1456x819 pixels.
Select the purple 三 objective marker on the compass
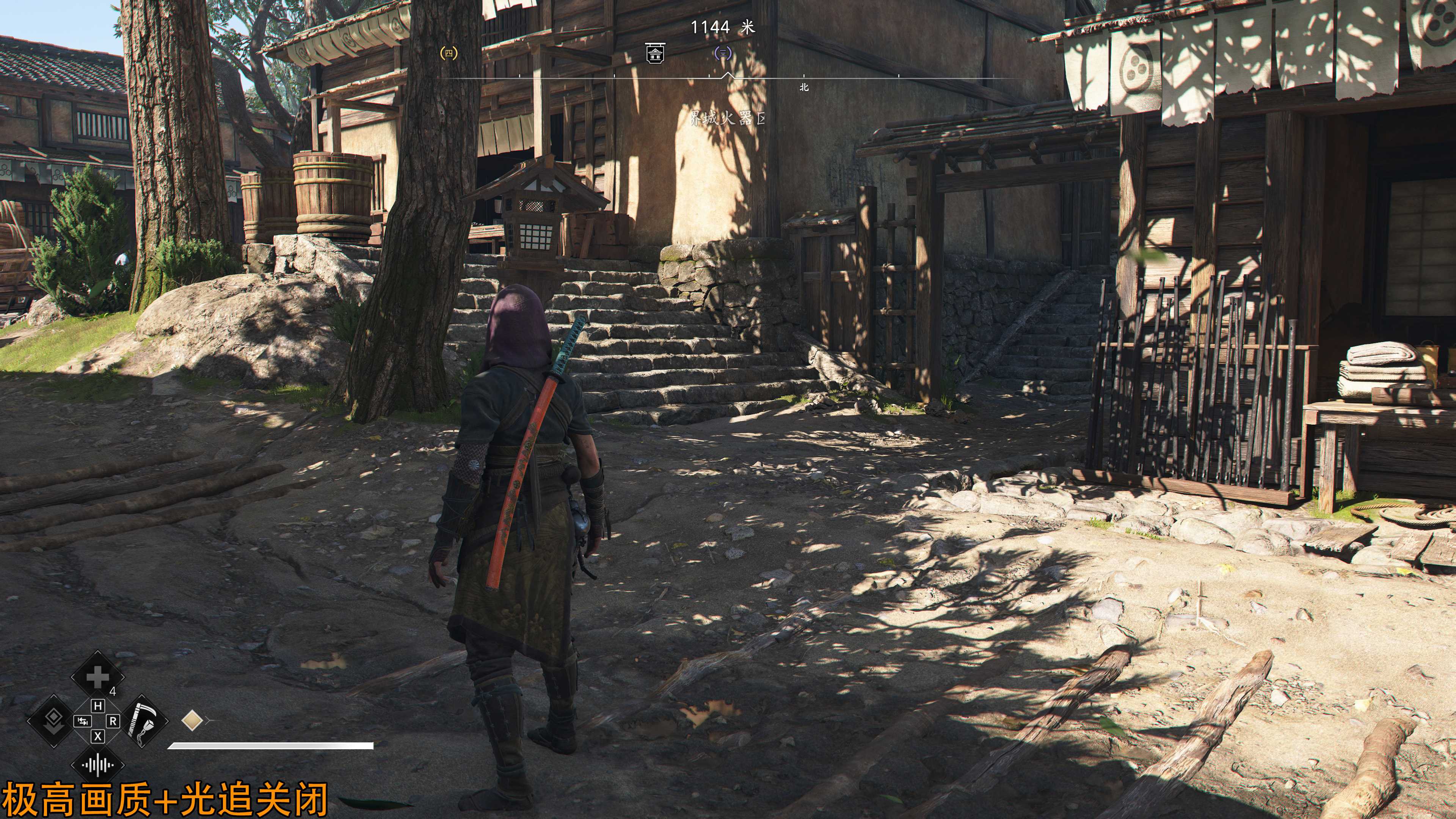point(722,53)
